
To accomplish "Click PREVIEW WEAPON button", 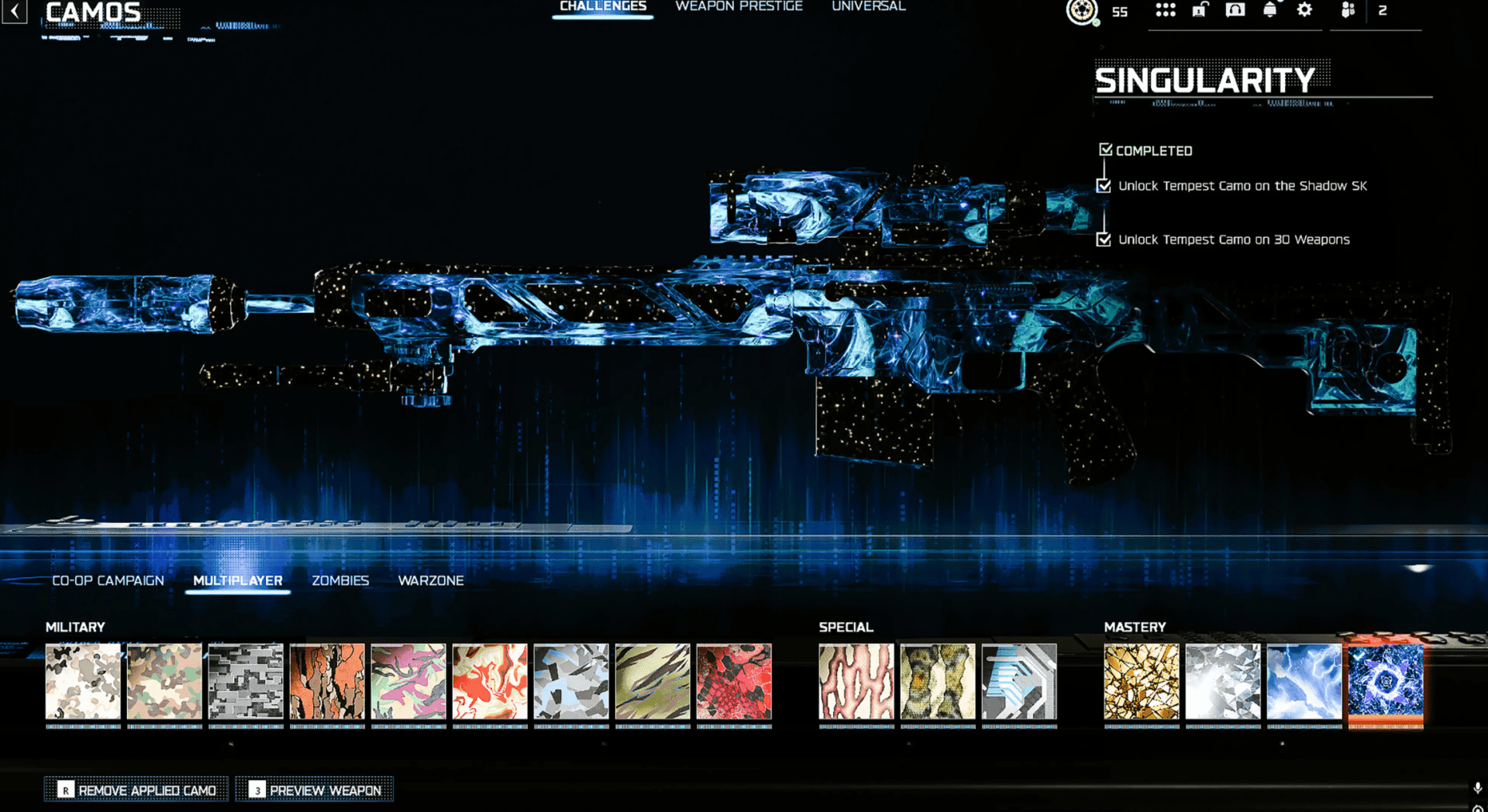I will [x=314, y=789].
